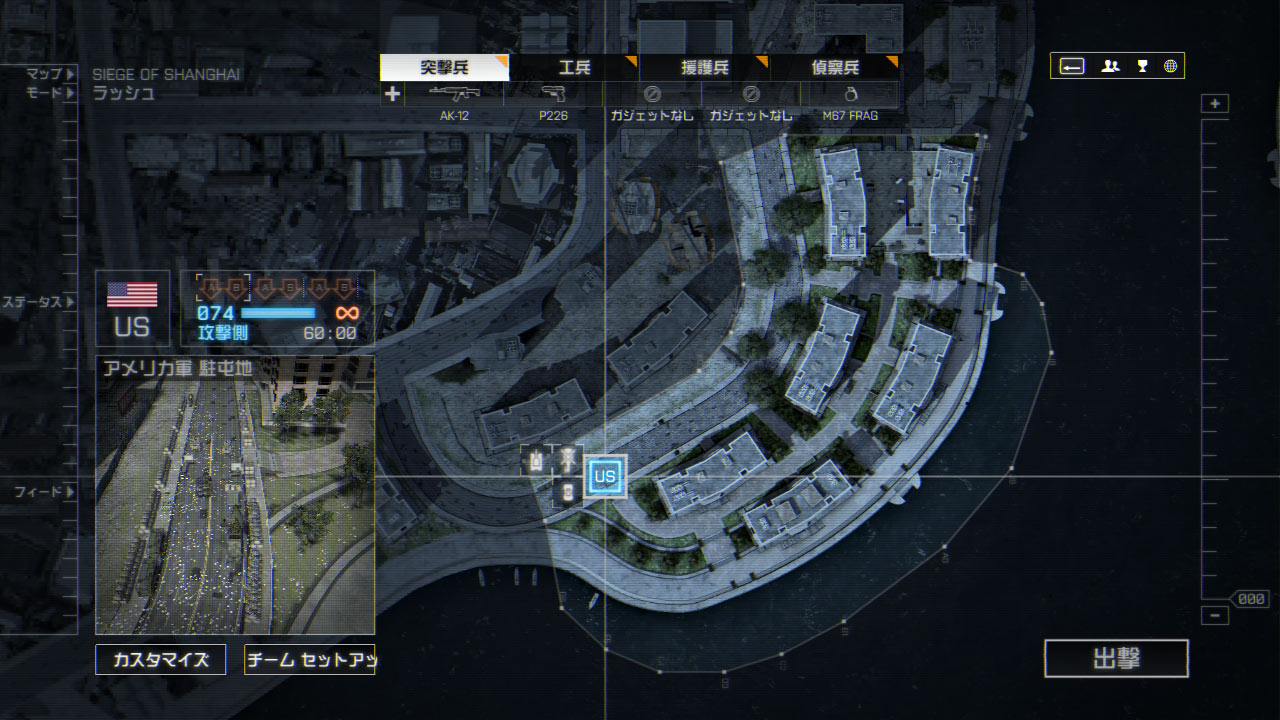
Task: Show the trophy scoreboard icon
Action: (x=1142, y=66)
